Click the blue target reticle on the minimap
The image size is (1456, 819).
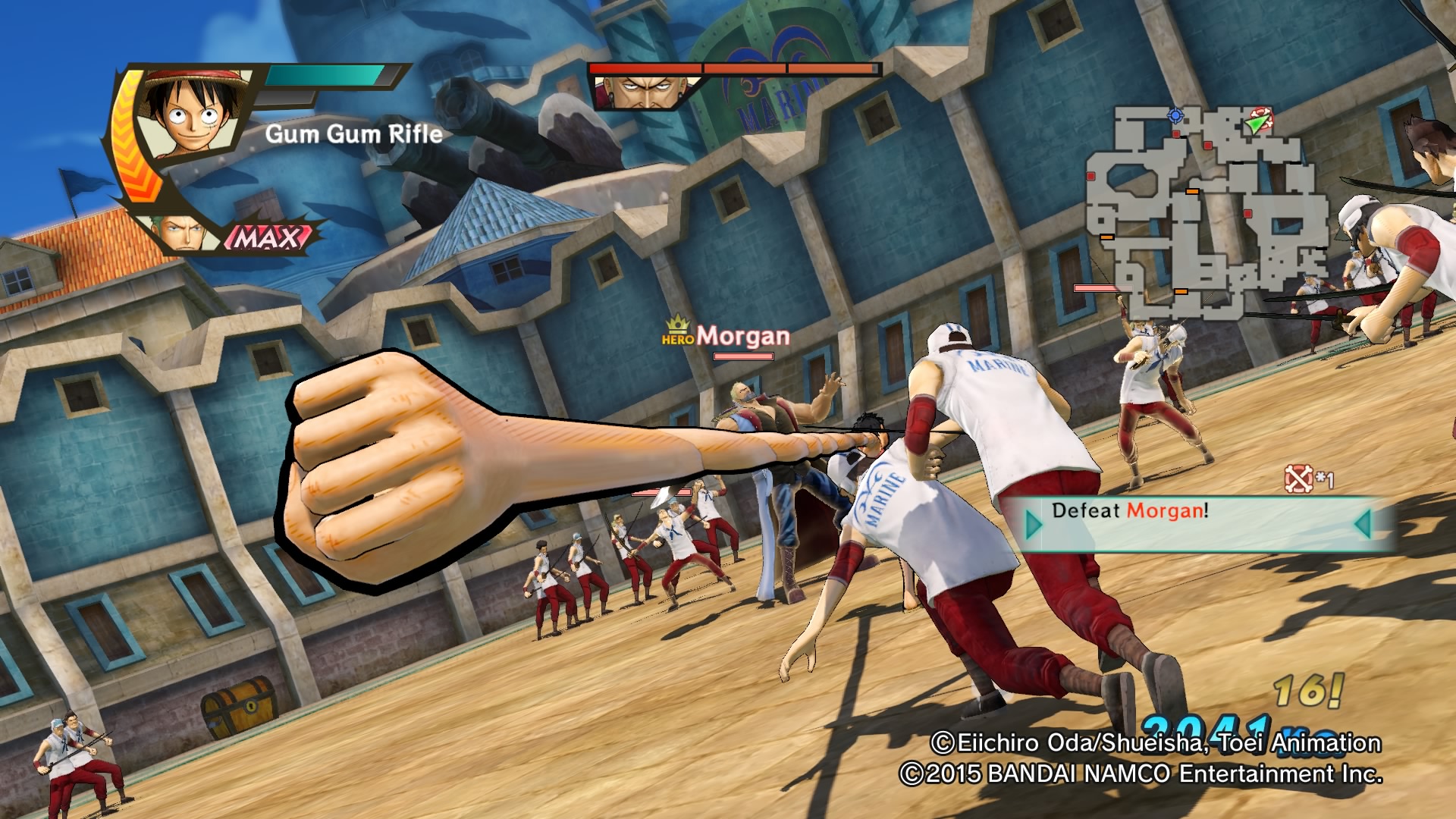point(1175,115)
